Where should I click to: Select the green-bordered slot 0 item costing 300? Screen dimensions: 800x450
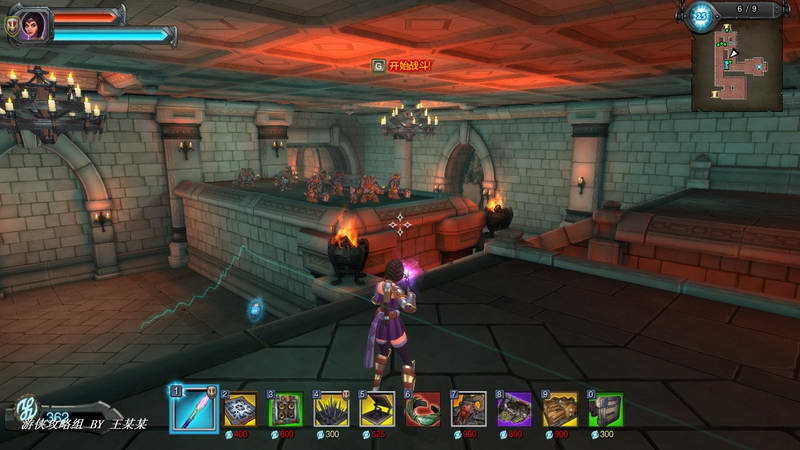pyautogui.click(x=605, y=409)
